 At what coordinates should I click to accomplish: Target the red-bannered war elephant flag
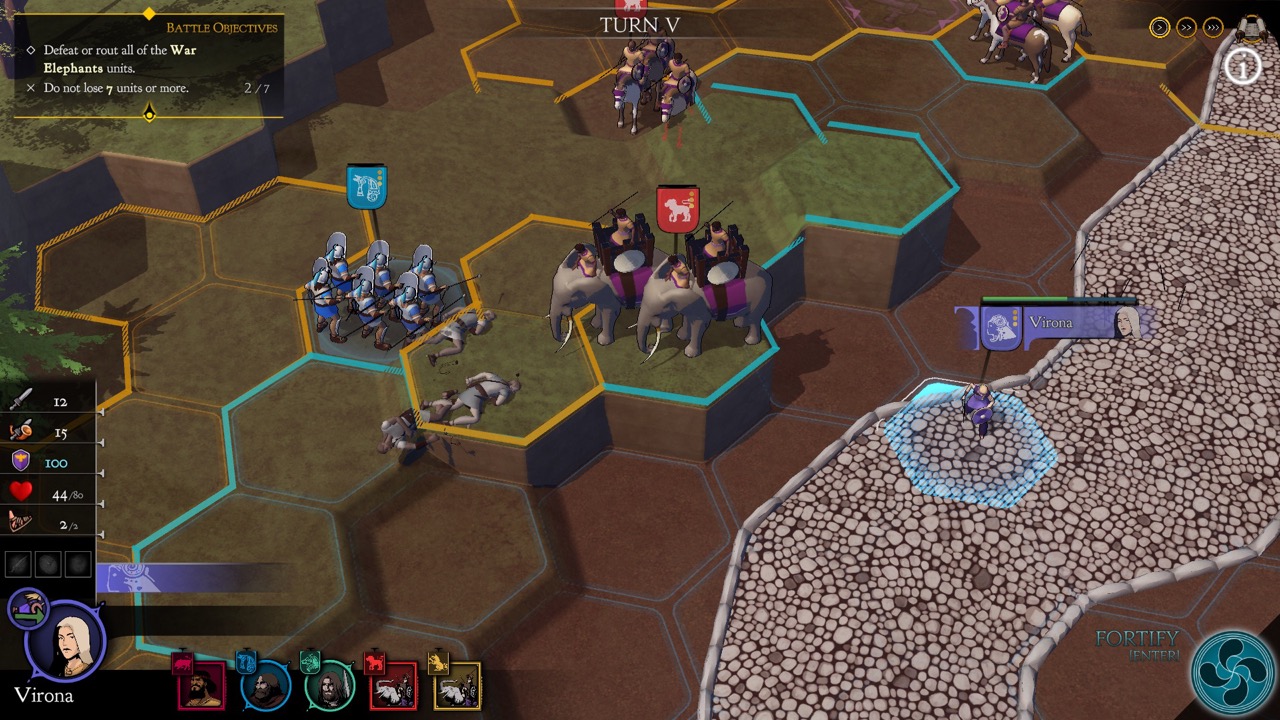677,208
